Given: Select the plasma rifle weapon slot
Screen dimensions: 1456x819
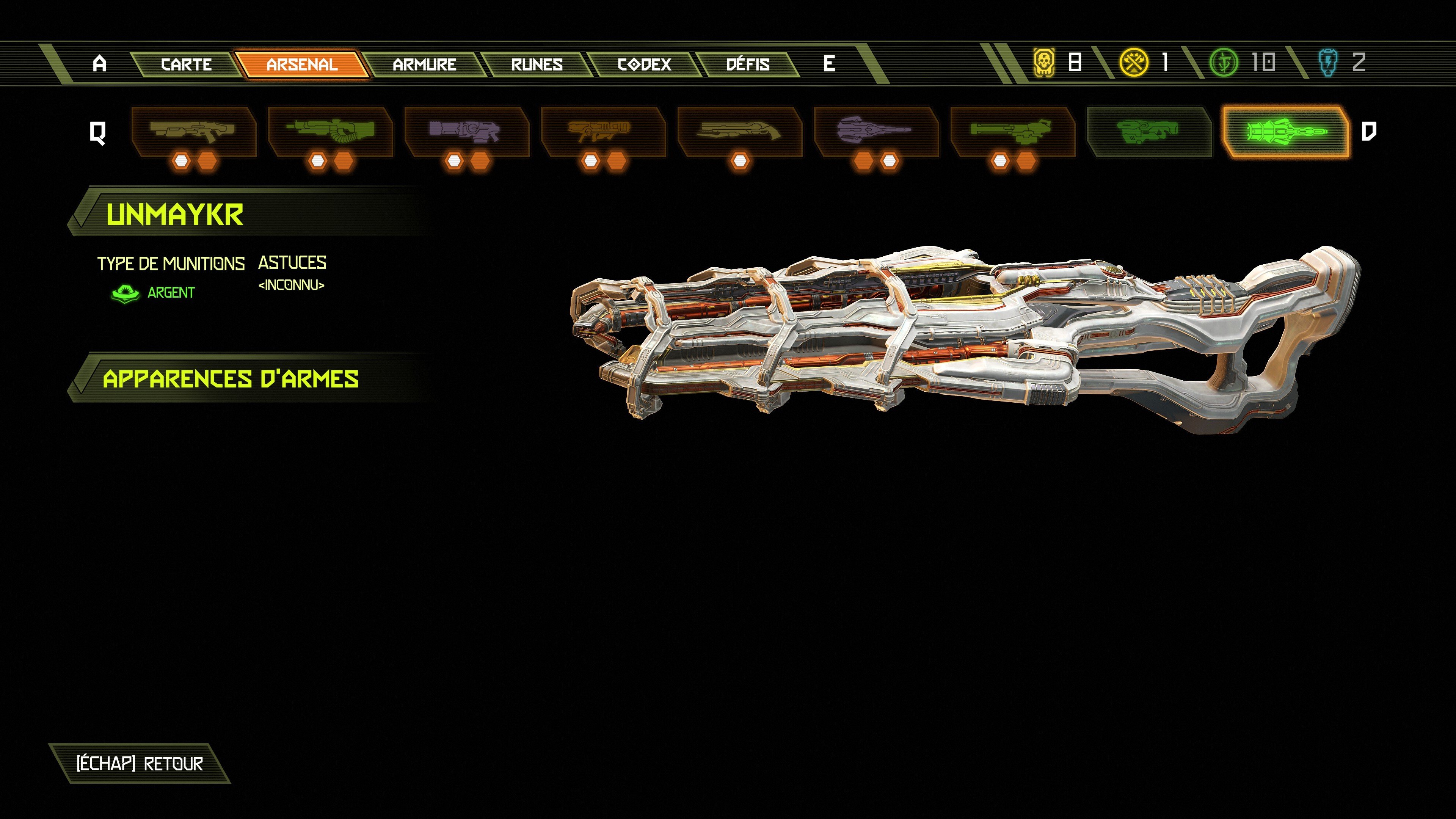Looking at the screenshot, I should tap(466, 131).
